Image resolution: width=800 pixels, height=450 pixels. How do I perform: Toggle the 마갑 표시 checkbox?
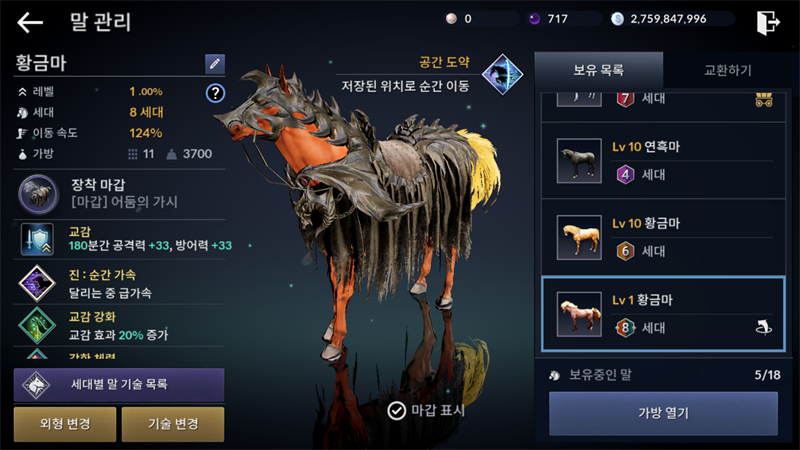397,409
